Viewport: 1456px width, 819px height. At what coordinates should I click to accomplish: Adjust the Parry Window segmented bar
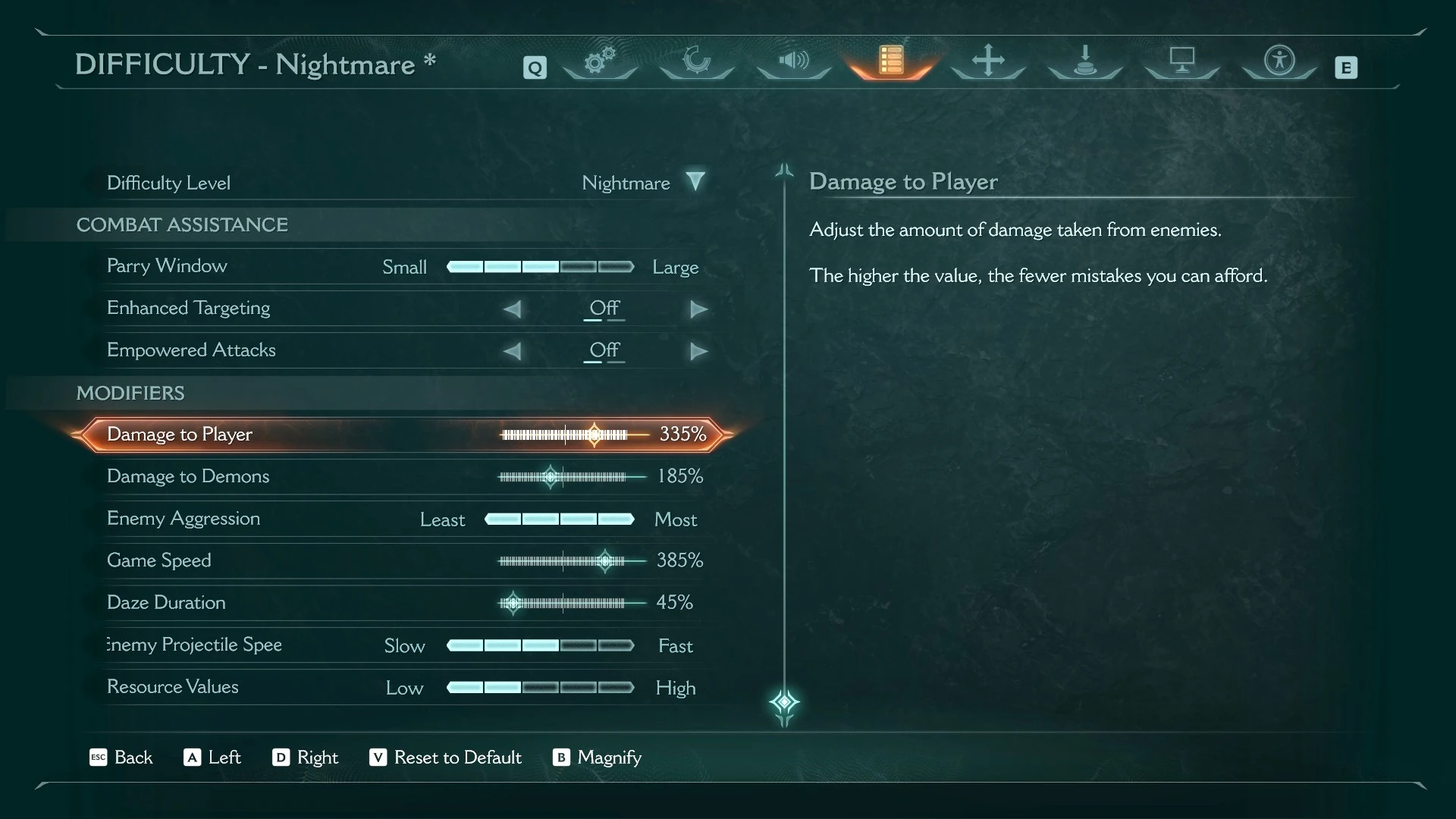[540, 267]
